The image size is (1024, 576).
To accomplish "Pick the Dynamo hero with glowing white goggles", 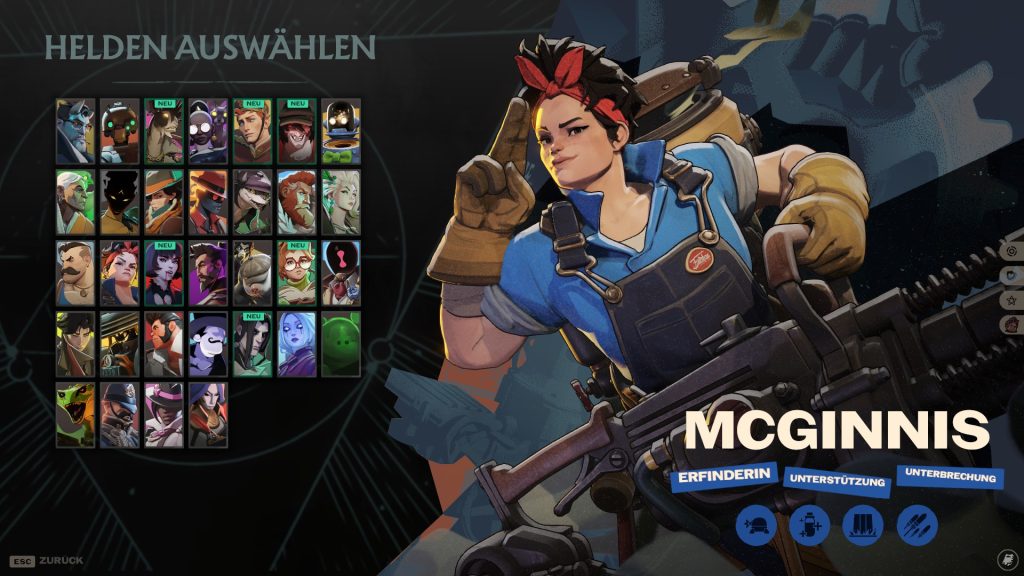I will (x=208, y=131).
